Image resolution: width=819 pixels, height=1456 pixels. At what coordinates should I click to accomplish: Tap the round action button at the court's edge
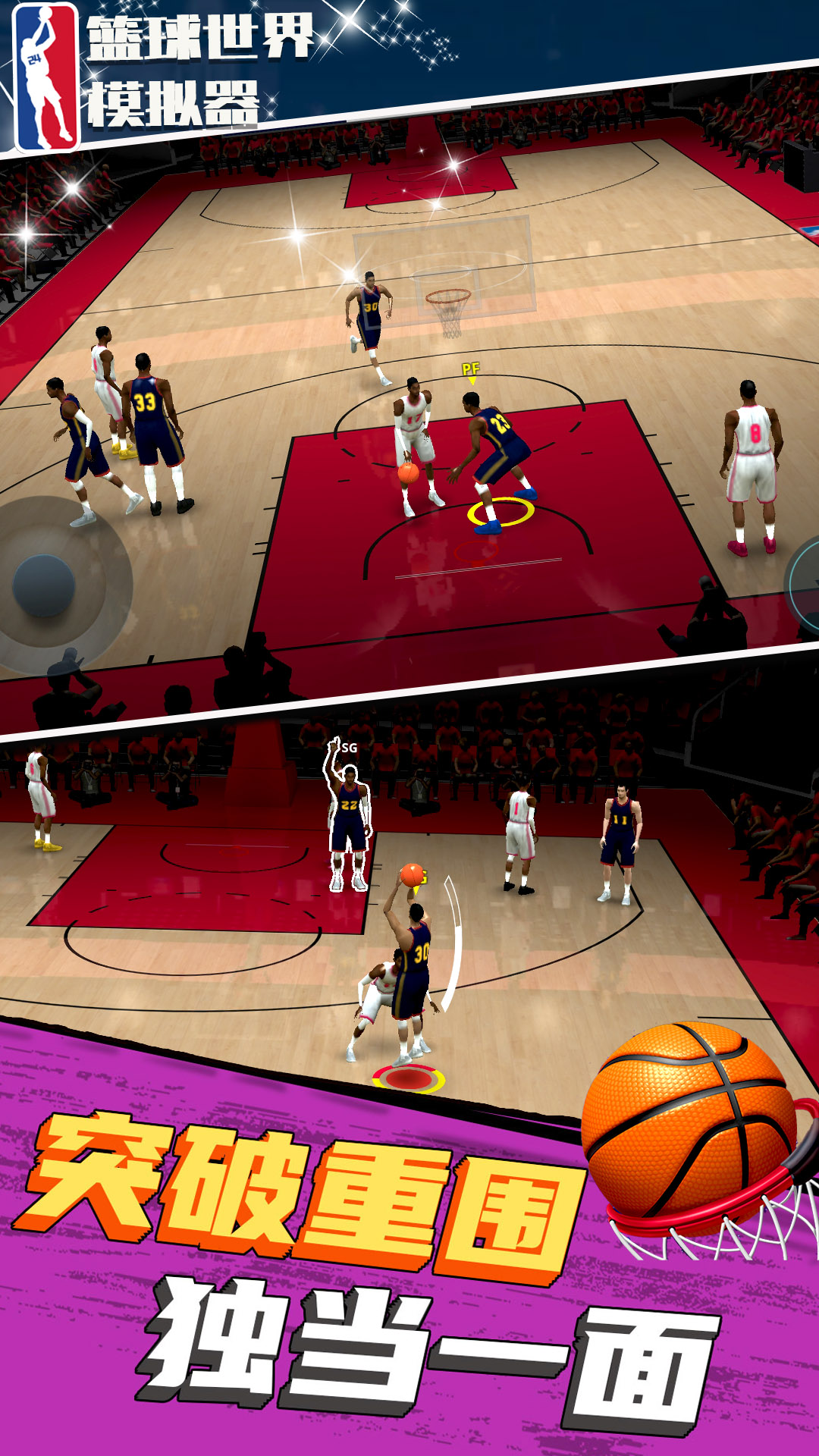point(805,586)
